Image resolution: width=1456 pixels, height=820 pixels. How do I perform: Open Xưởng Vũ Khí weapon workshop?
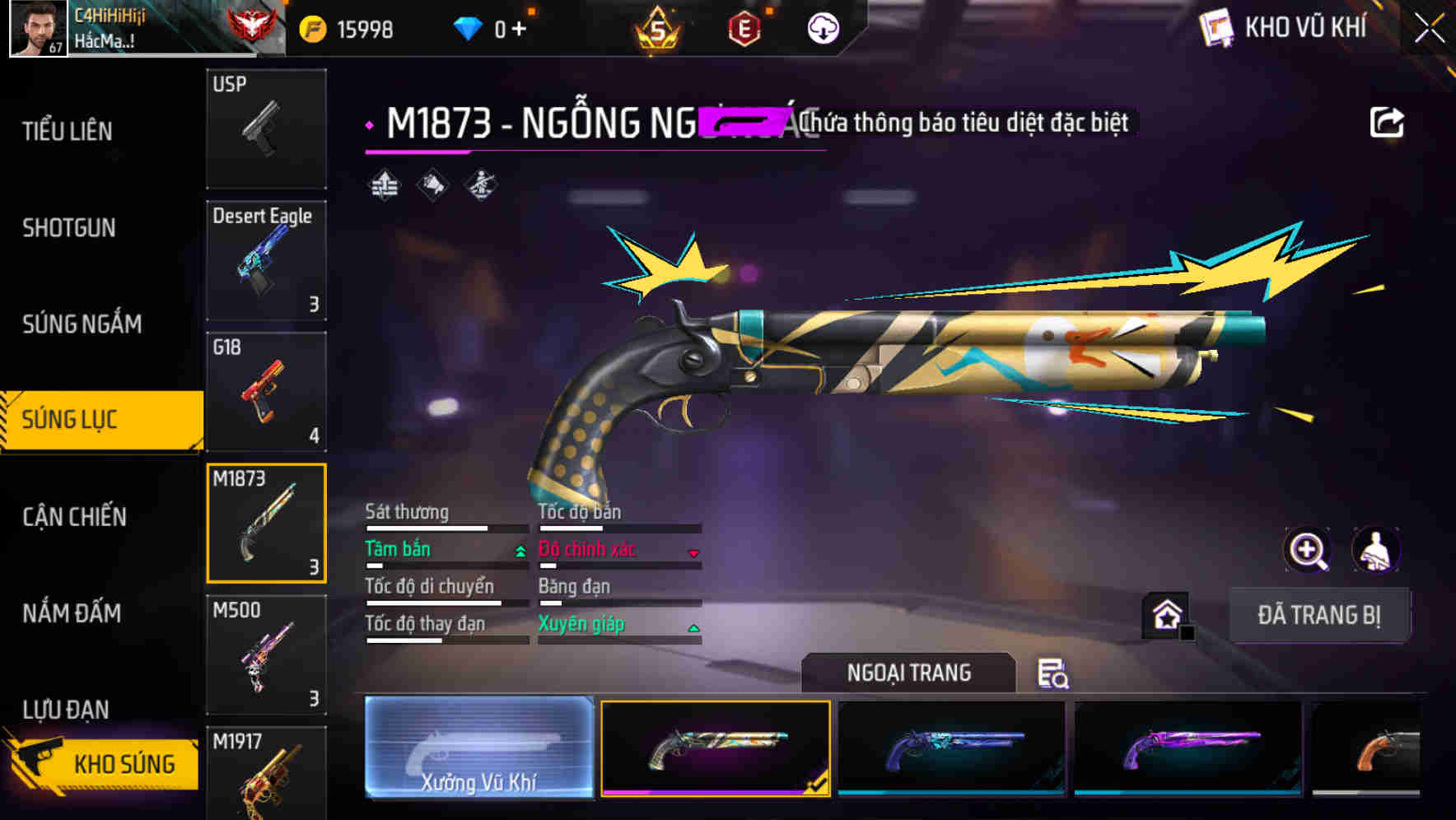(x=478, y=749)
